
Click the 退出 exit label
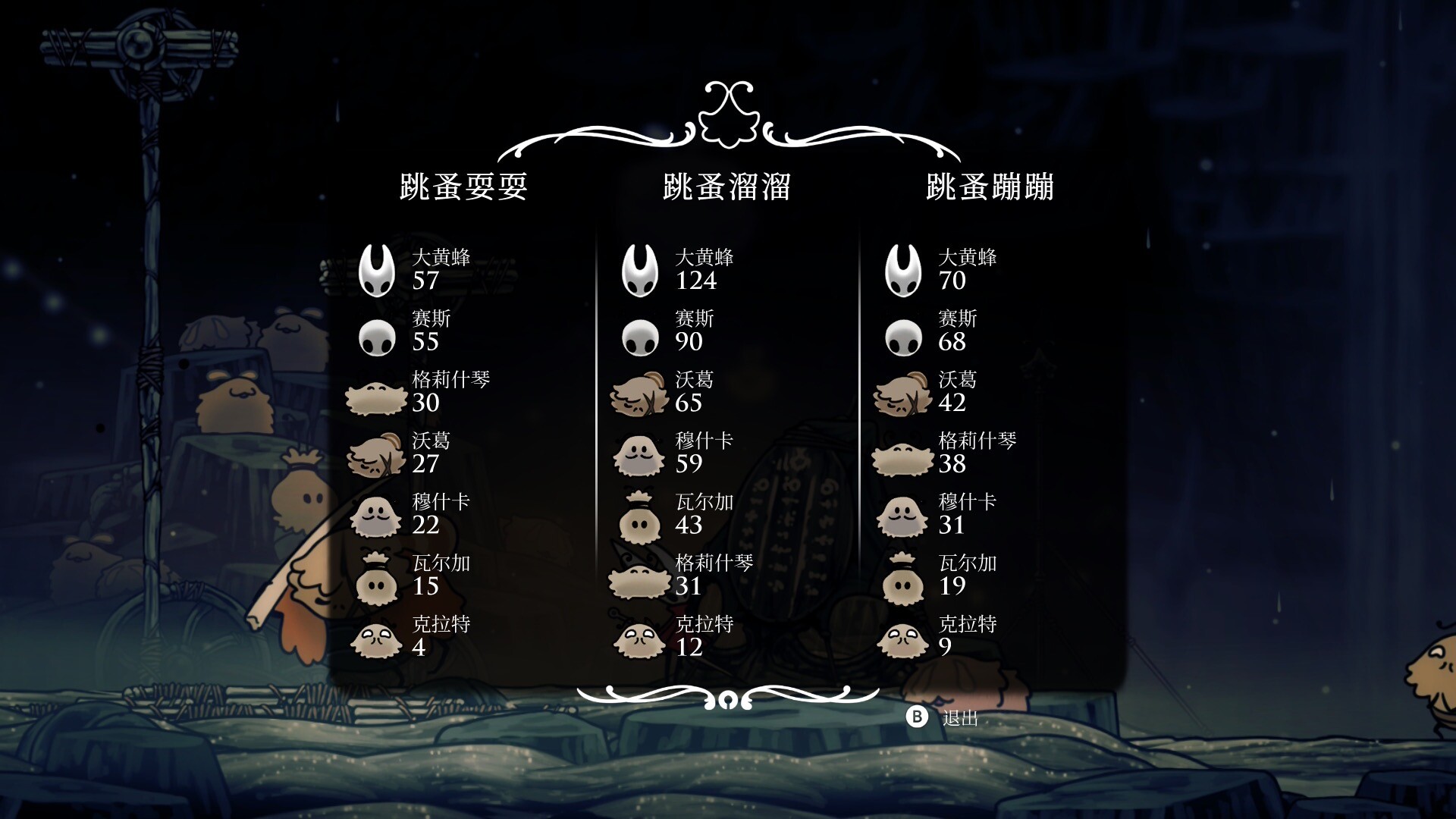point(960,717)
